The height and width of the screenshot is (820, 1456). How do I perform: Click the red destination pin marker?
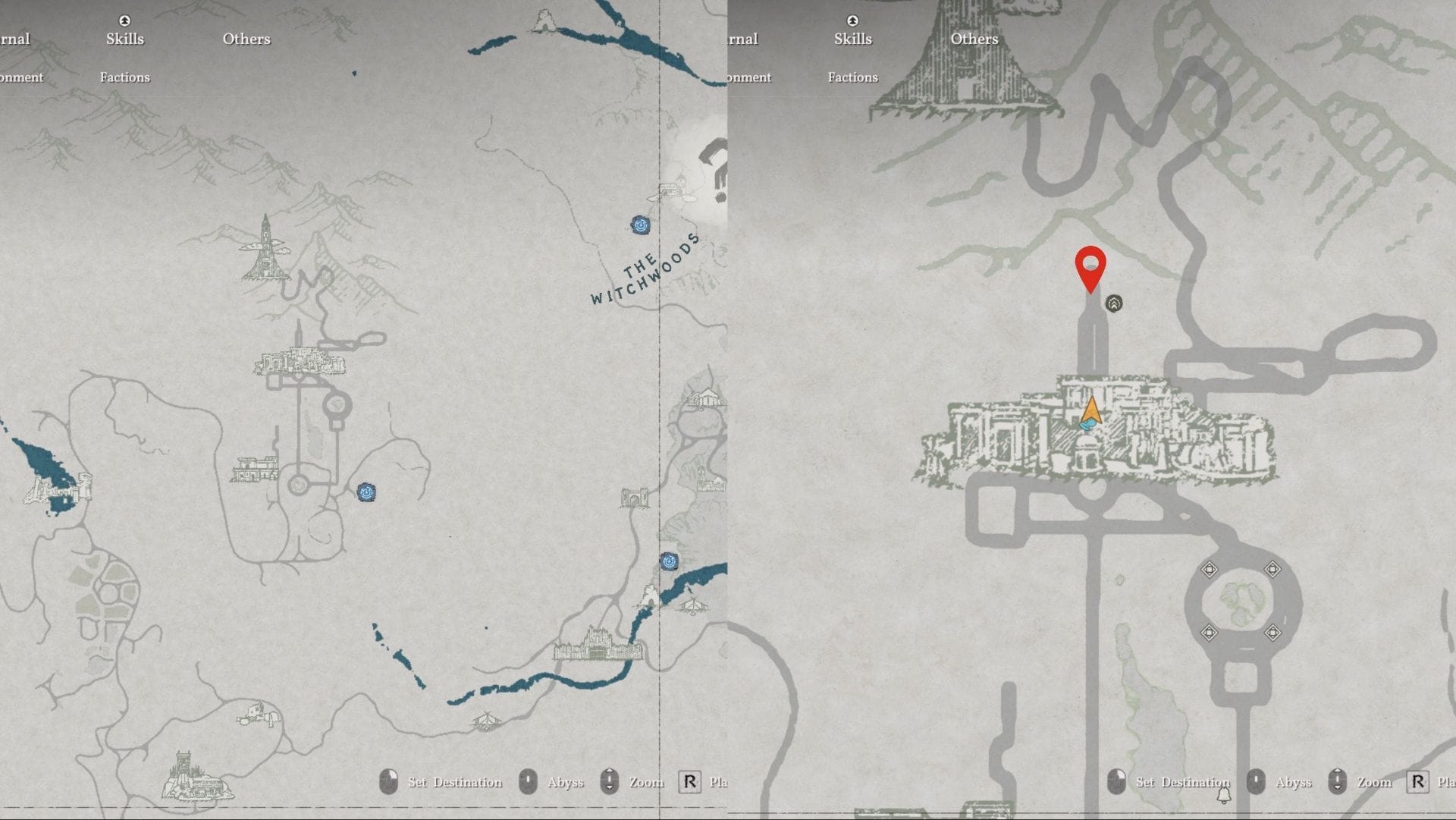(1090, 267)
